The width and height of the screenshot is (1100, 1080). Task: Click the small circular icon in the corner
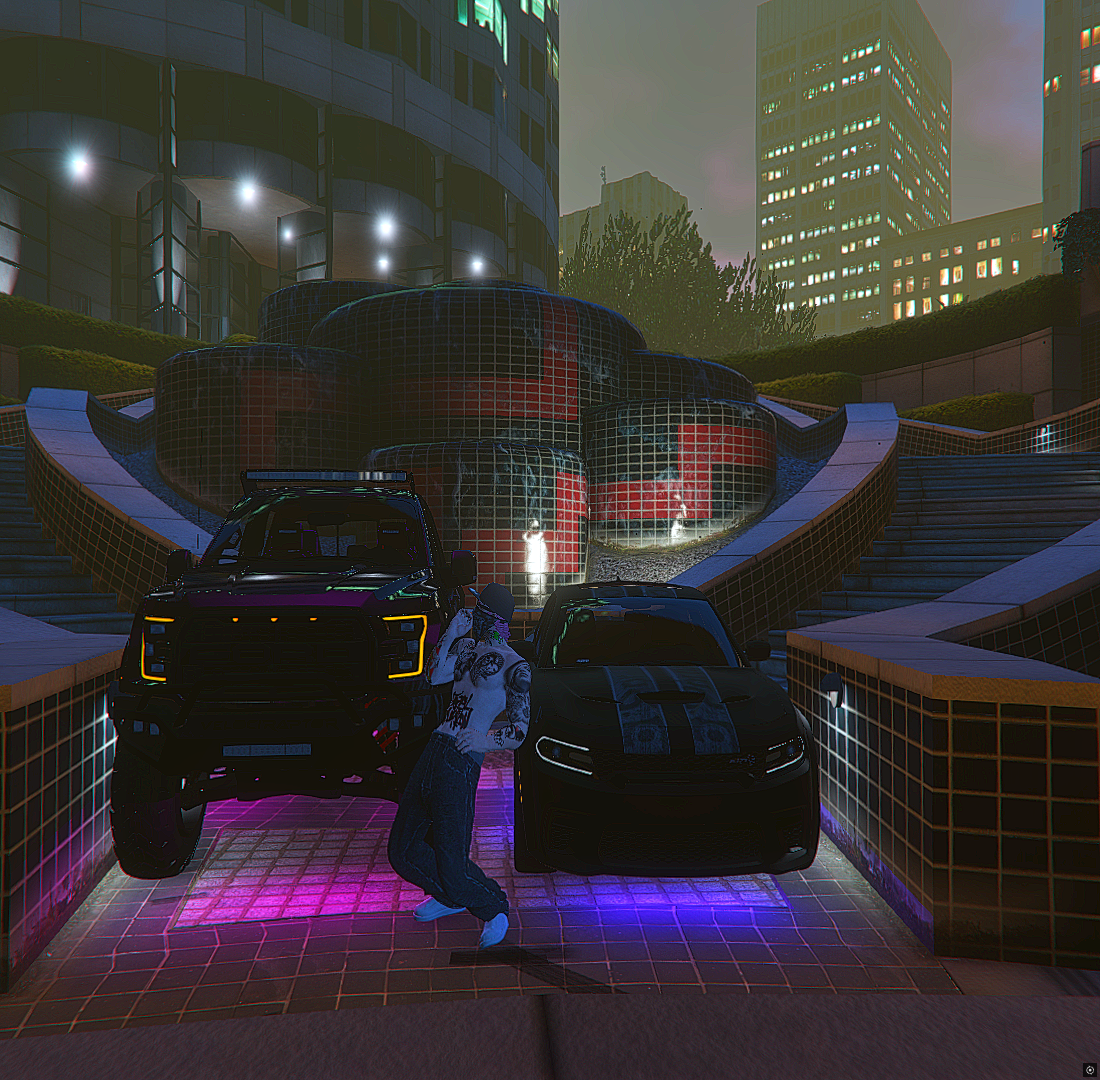[1089, 1069]
